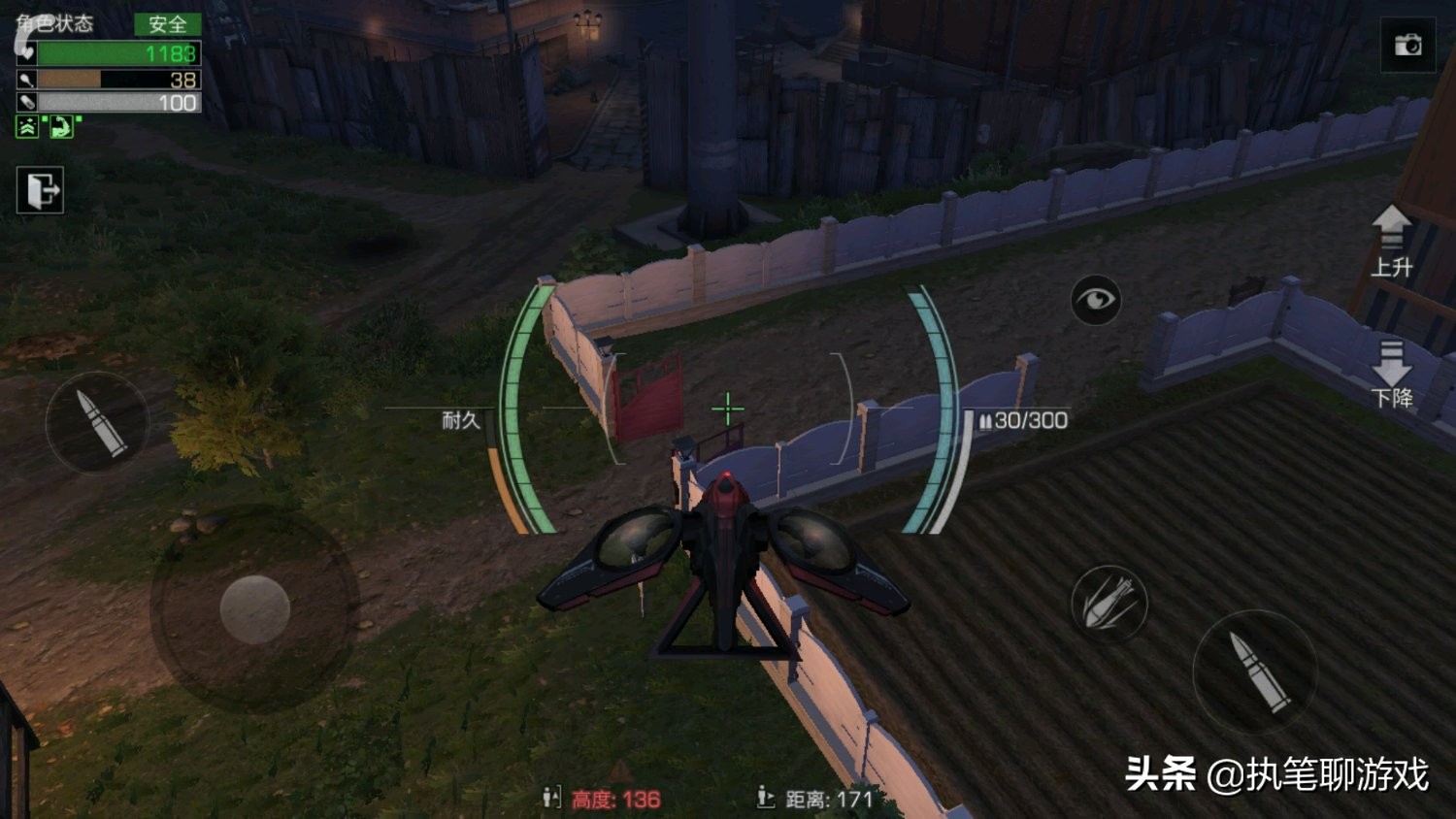Tap the camera screenshot button
1456x819 pixels.
pyautogui.click(x=1407, y=45)
